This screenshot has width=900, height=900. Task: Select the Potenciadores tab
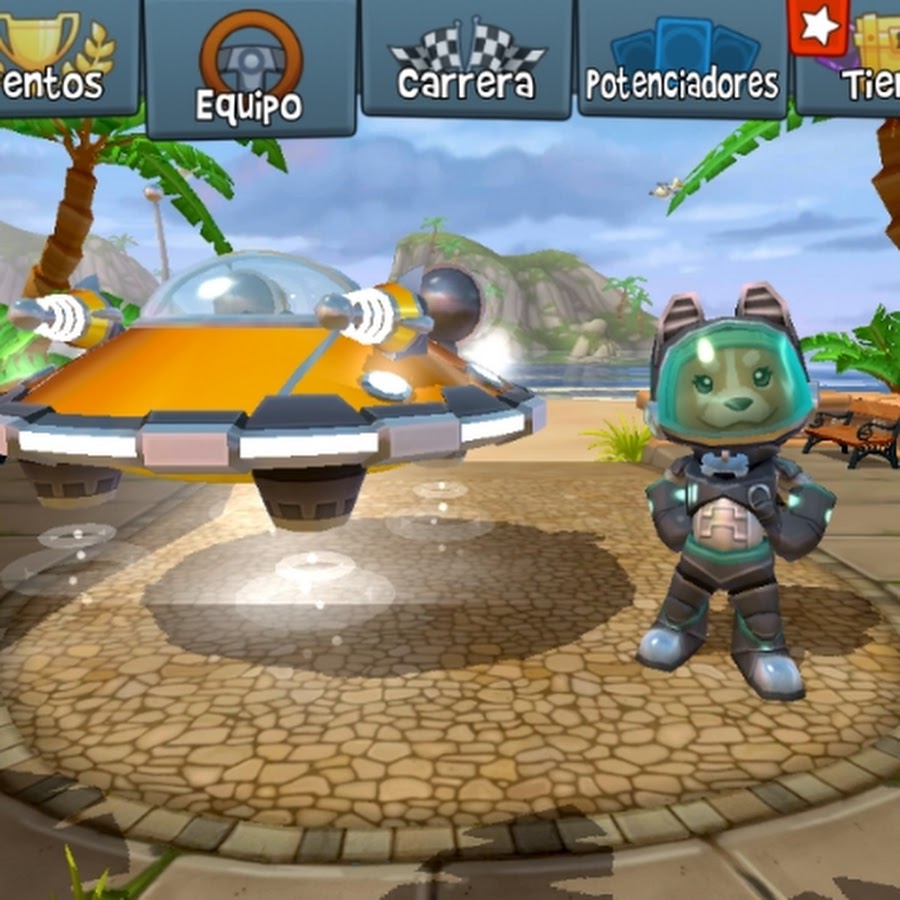pos(683,58)
